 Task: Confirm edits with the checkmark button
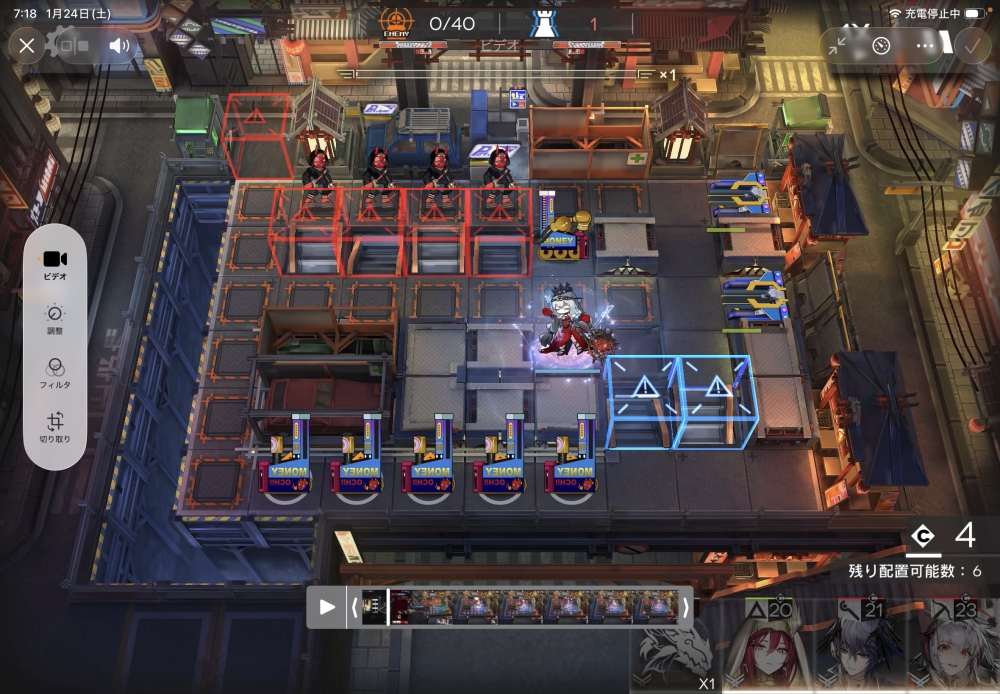click(971, 46)
